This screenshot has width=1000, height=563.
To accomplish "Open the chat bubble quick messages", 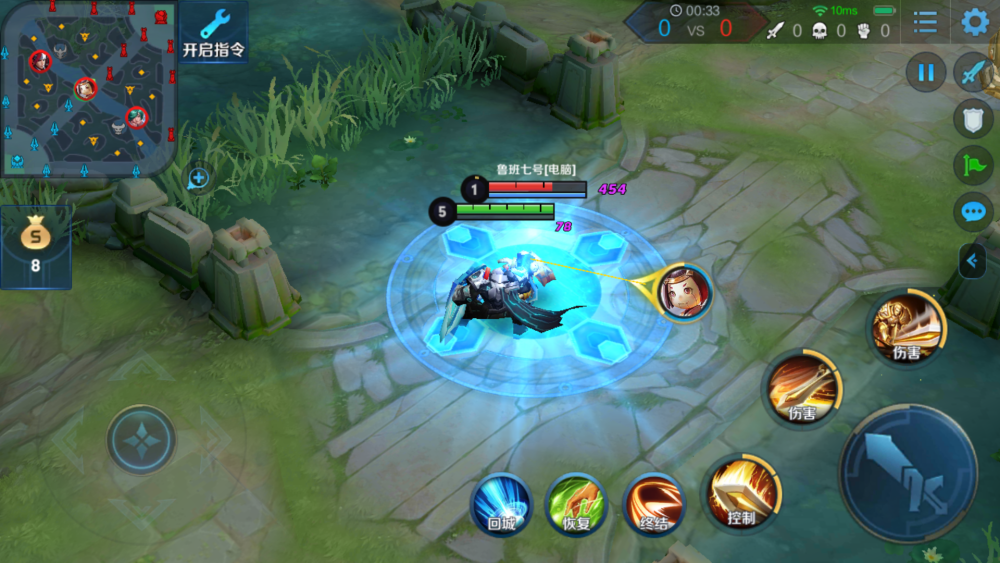I will coord(973,212).
